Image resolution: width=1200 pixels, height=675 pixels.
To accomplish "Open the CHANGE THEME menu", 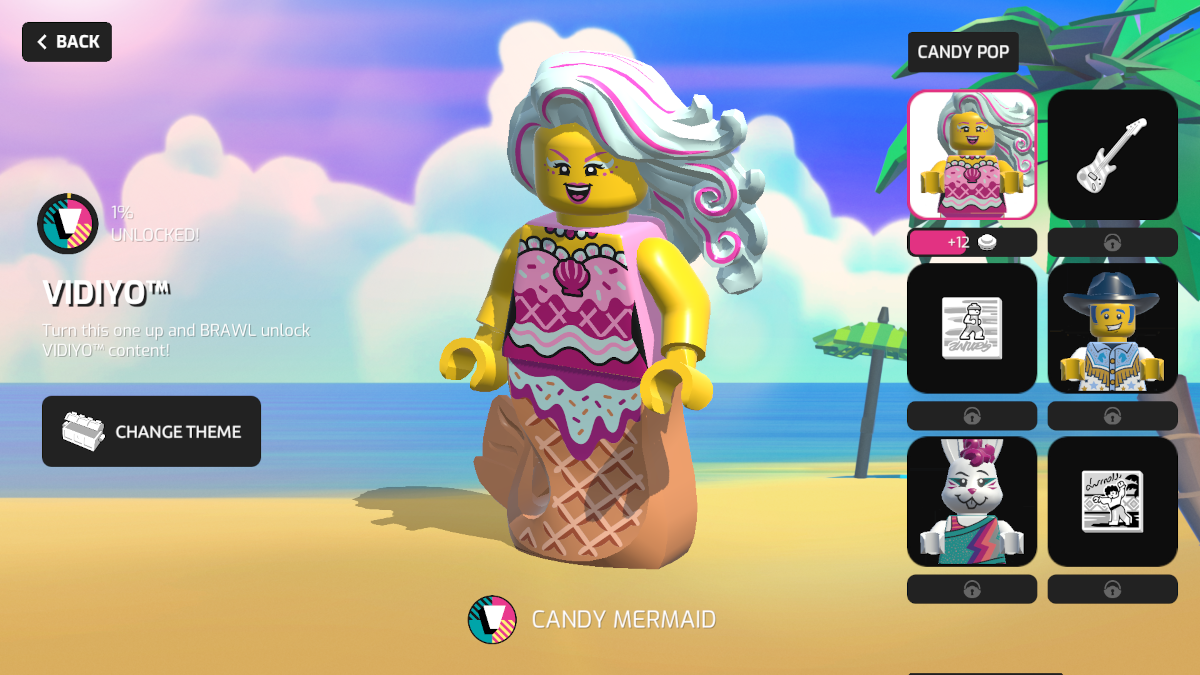I will pos(151,431).
